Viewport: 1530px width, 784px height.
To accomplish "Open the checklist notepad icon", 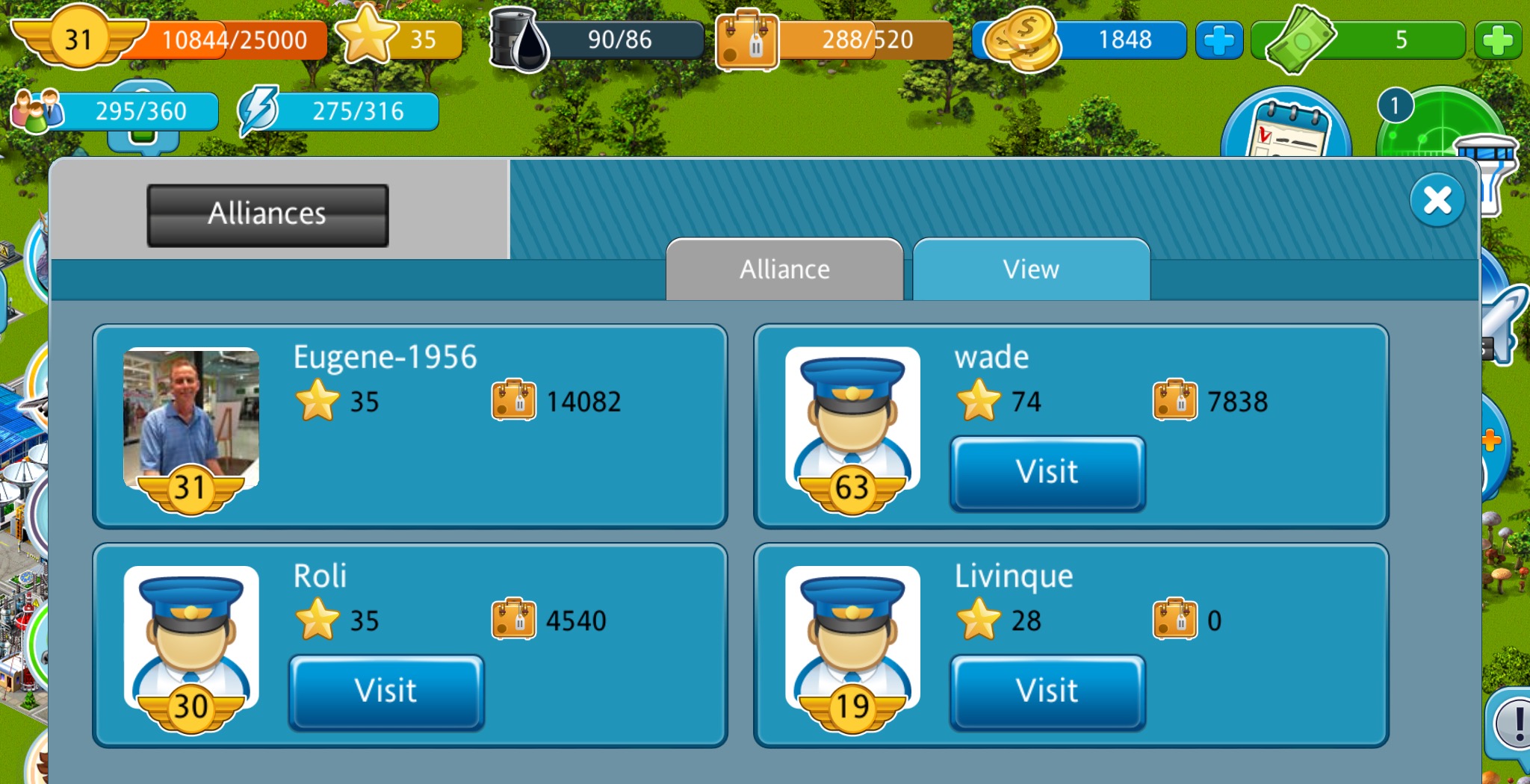I will (1286, 127).
